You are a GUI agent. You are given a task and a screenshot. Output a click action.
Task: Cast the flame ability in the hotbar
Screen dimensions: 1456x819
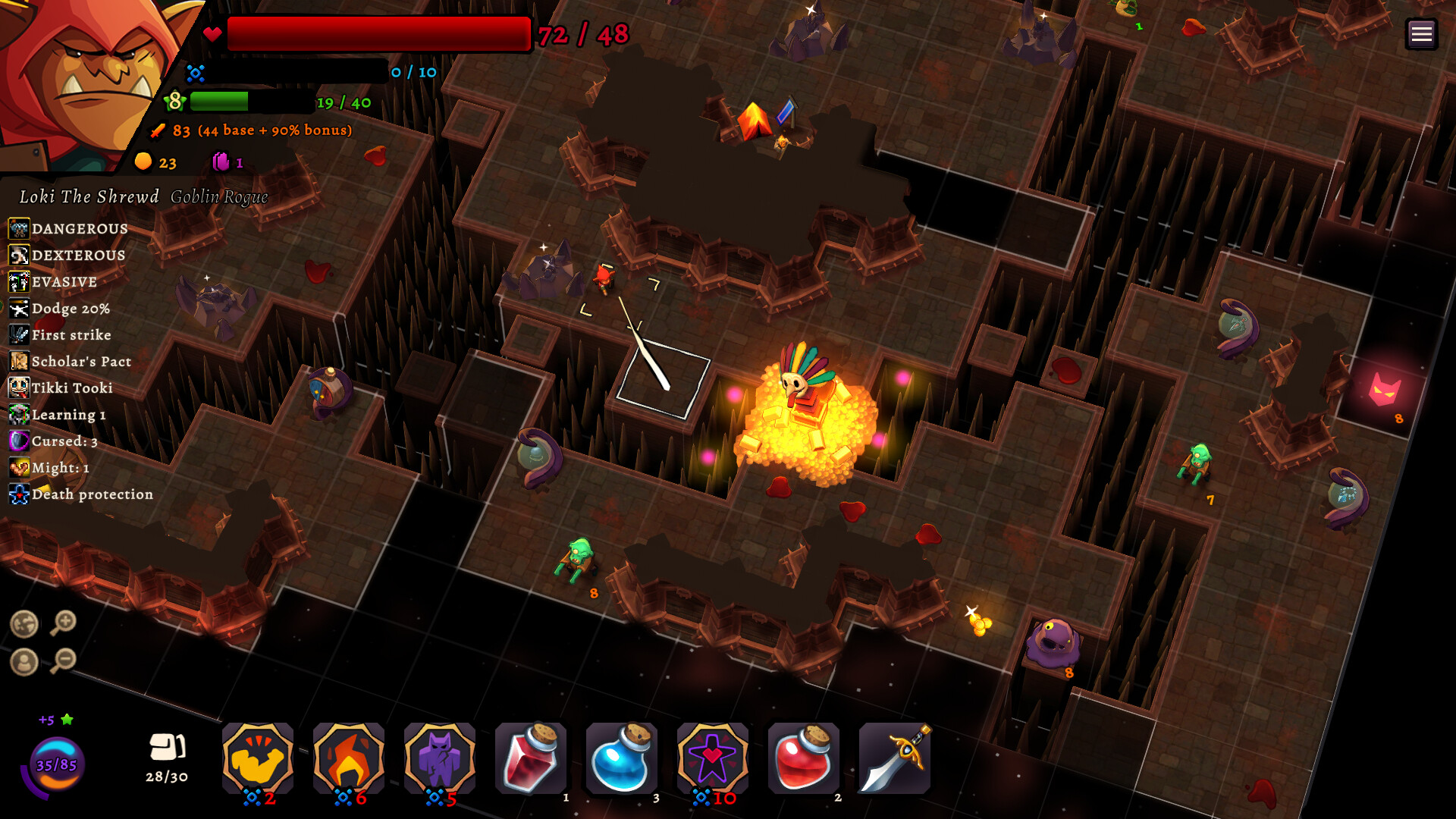pos(349,758)
